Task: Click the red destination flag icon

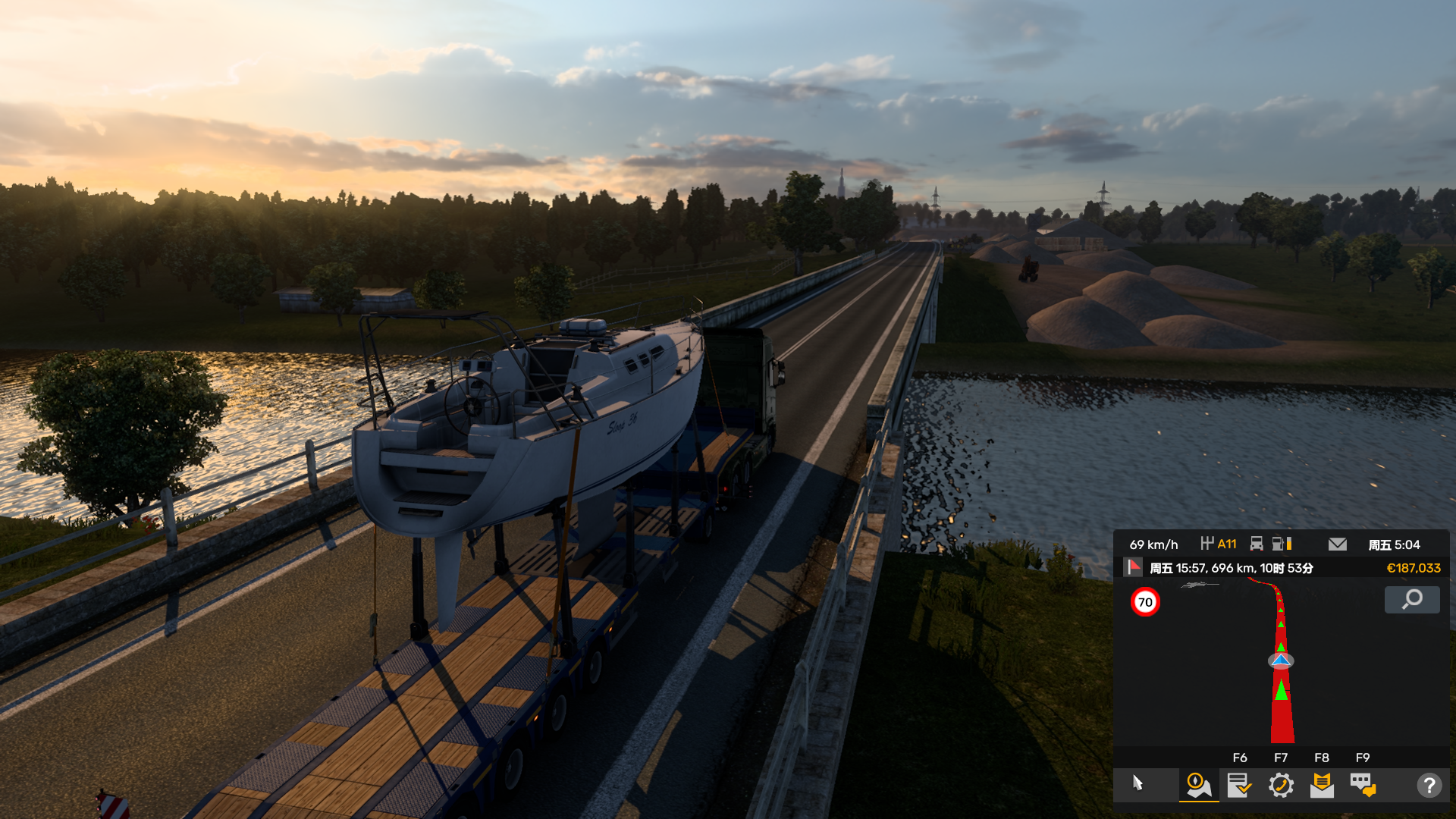Action: point(1134,567)
